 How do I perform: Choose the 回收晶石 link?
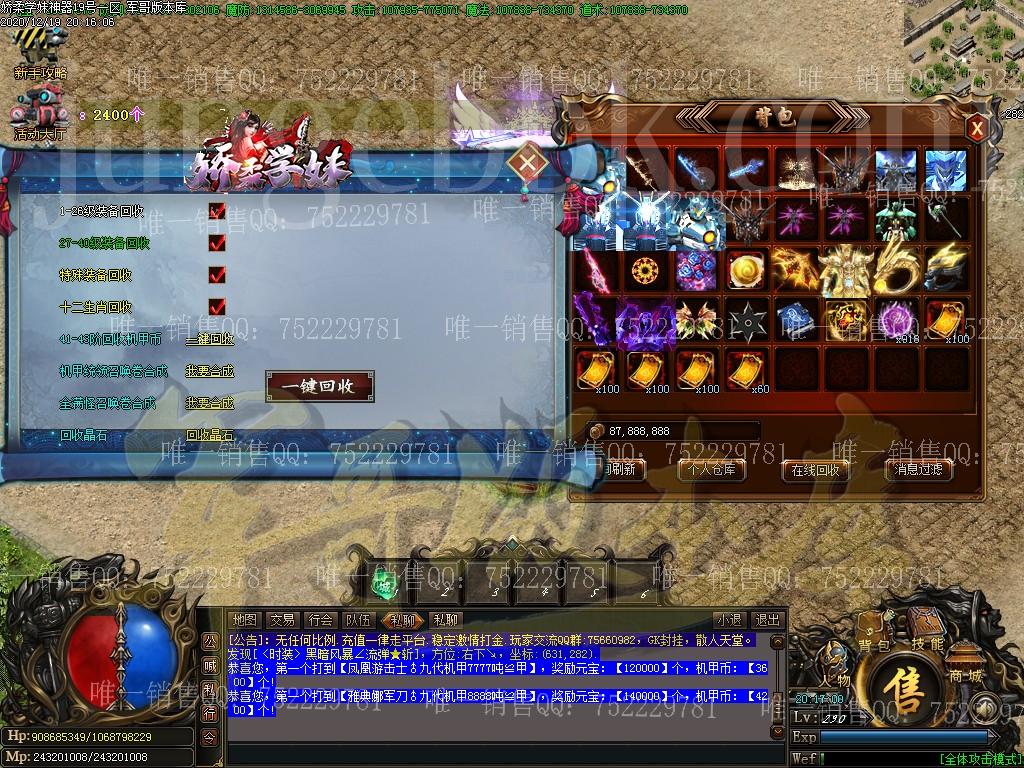(209, 435)
